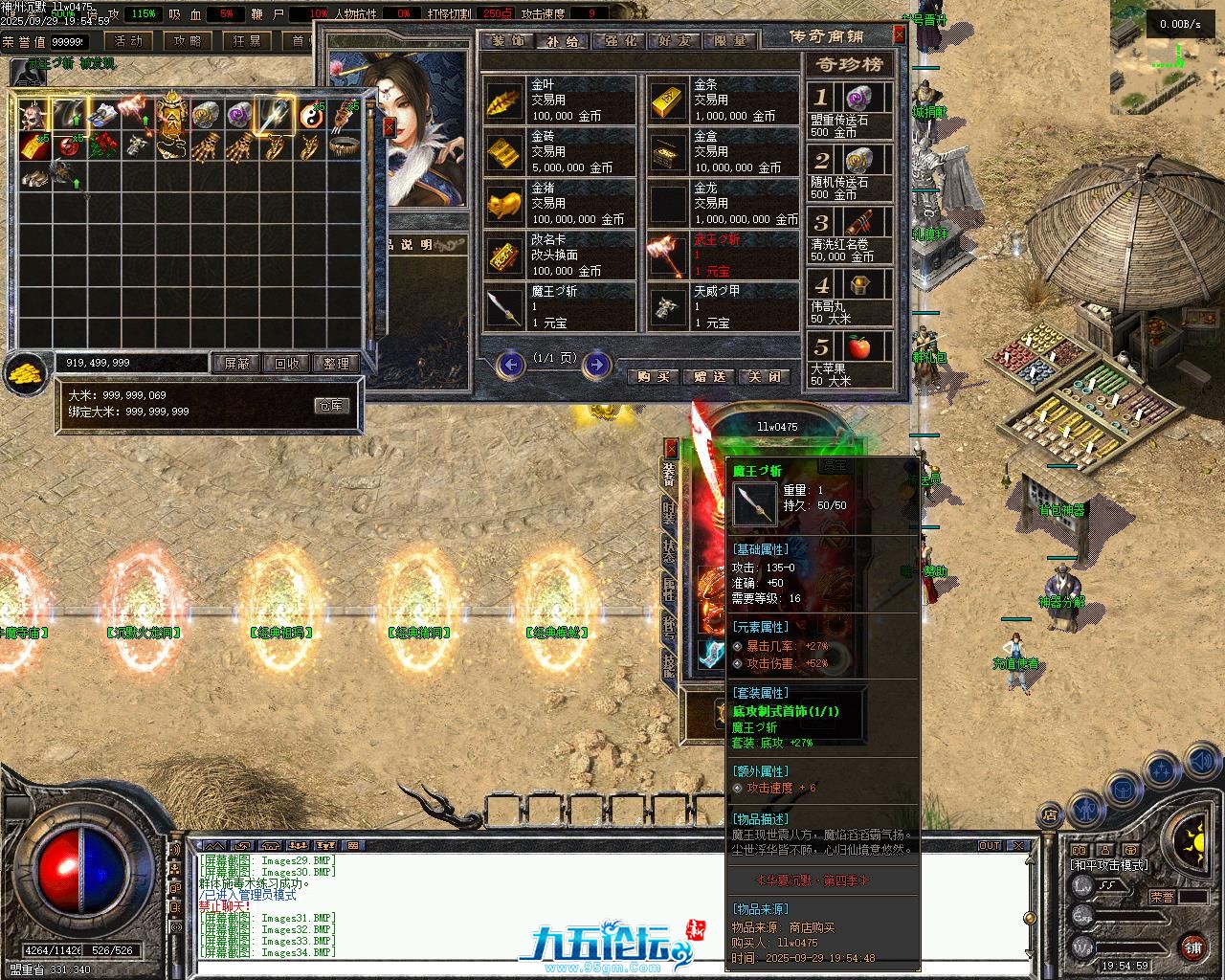Open the minimap in the top-right corner
Viewport: 1225px width, 980px height.
click(x=1167, y=57)
